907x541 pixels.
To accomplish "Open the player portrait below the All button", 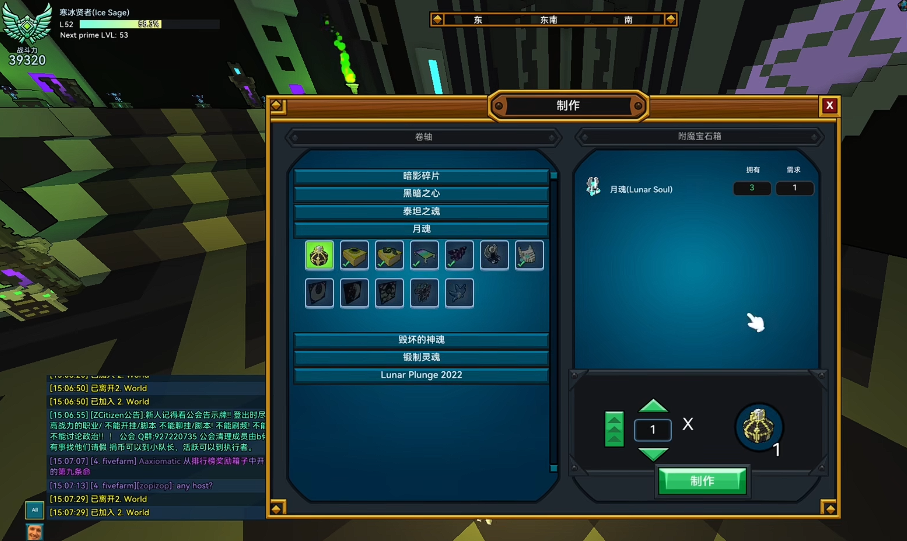I will pos(34,531).
